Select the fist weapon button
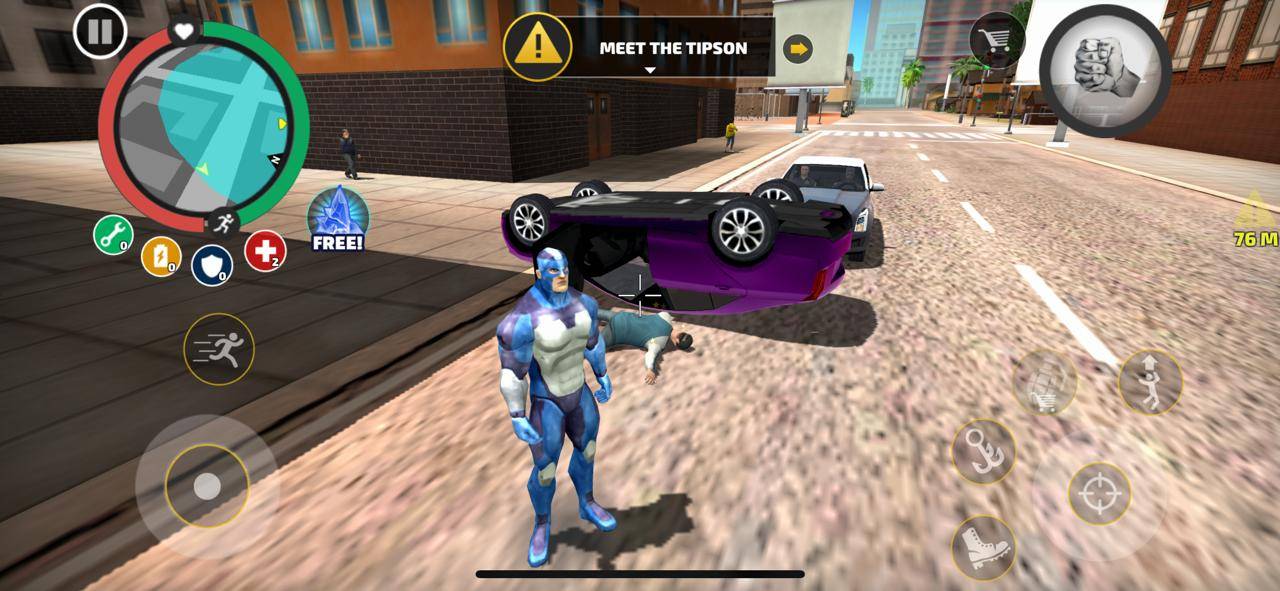The image size is (1280, 591). coord(1105,70)
